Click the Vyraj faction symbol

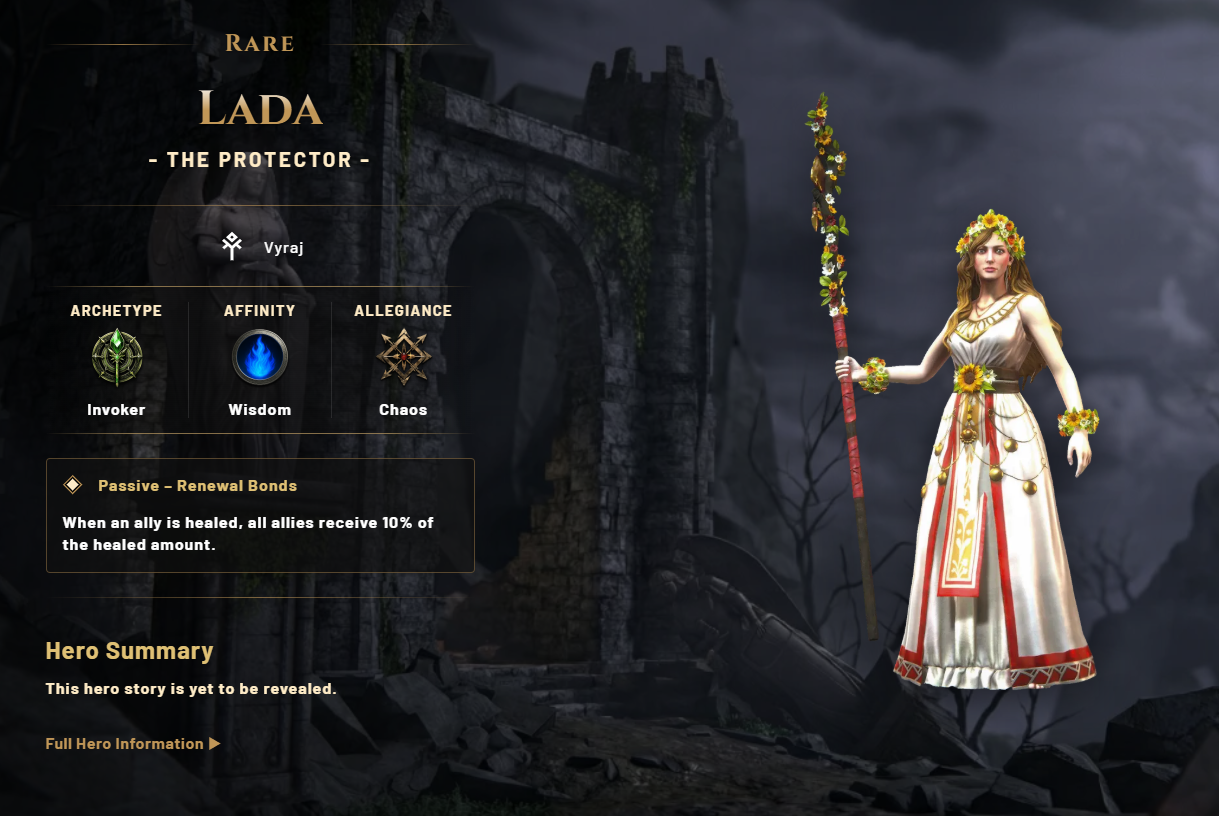coord(232,246)
